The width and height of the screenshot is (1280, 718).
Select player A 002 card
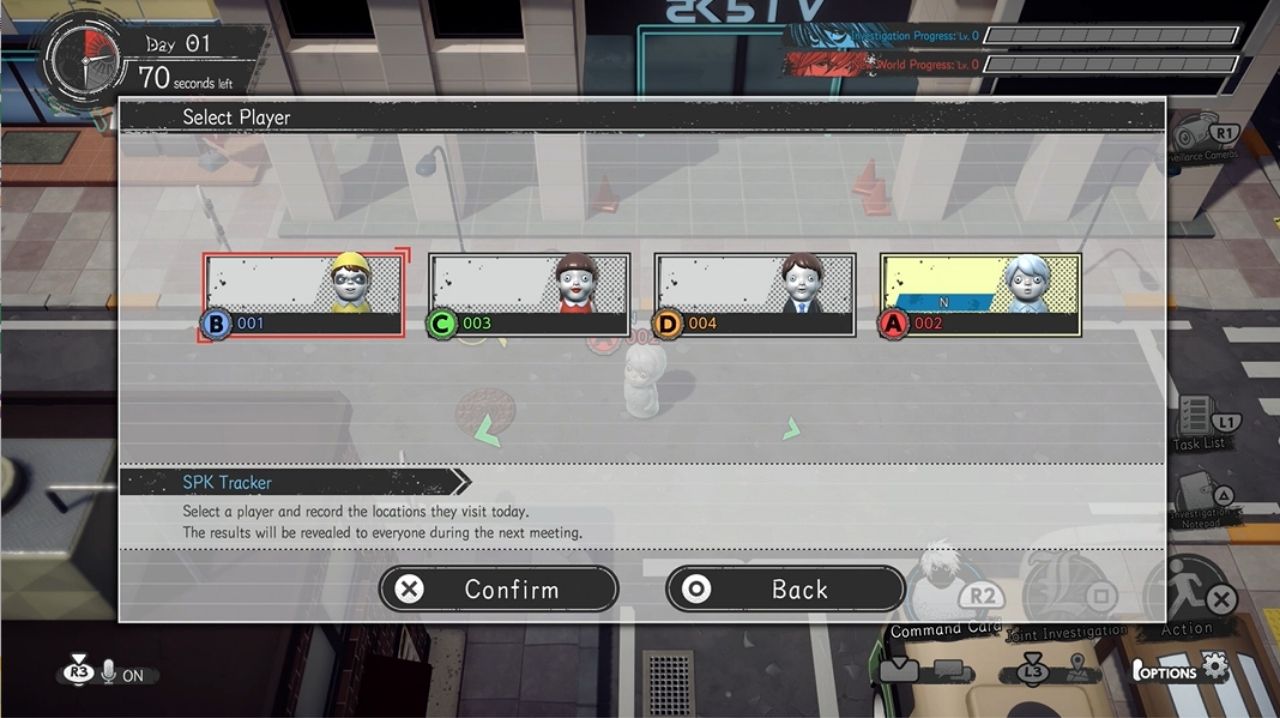981,295
